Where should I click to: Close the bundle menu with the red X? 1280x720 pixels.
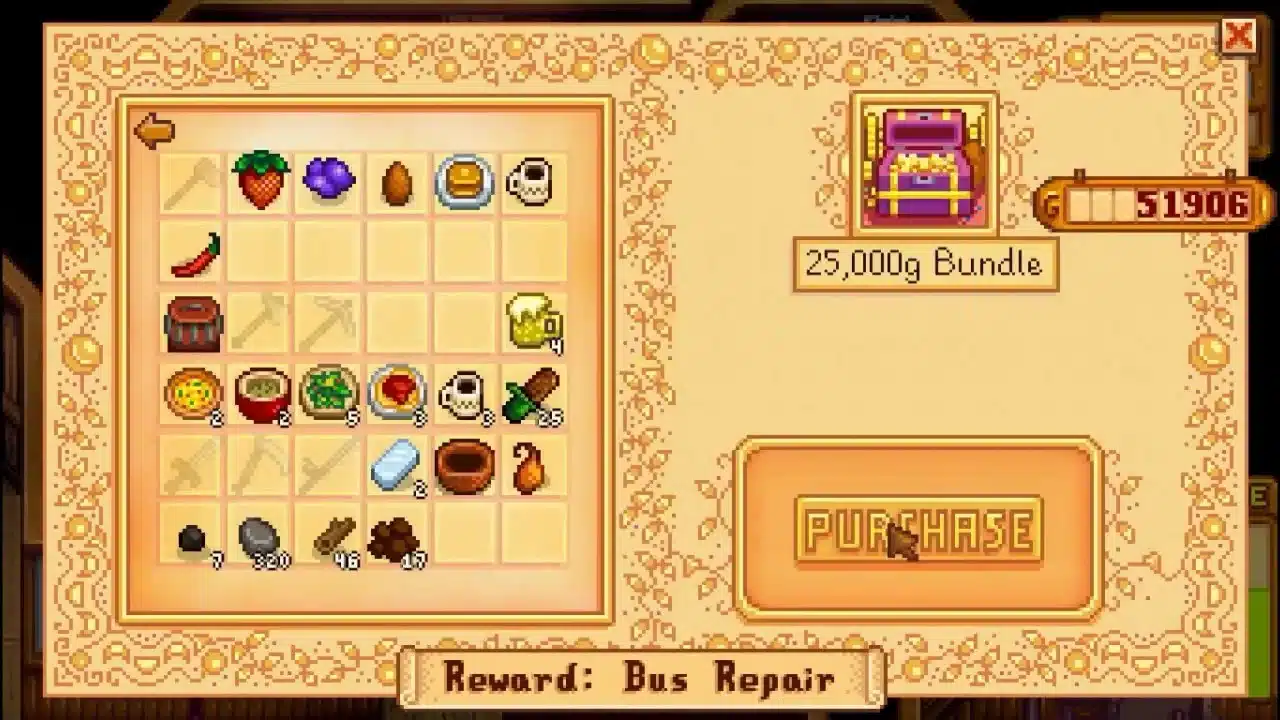(x=1240, y=37)
